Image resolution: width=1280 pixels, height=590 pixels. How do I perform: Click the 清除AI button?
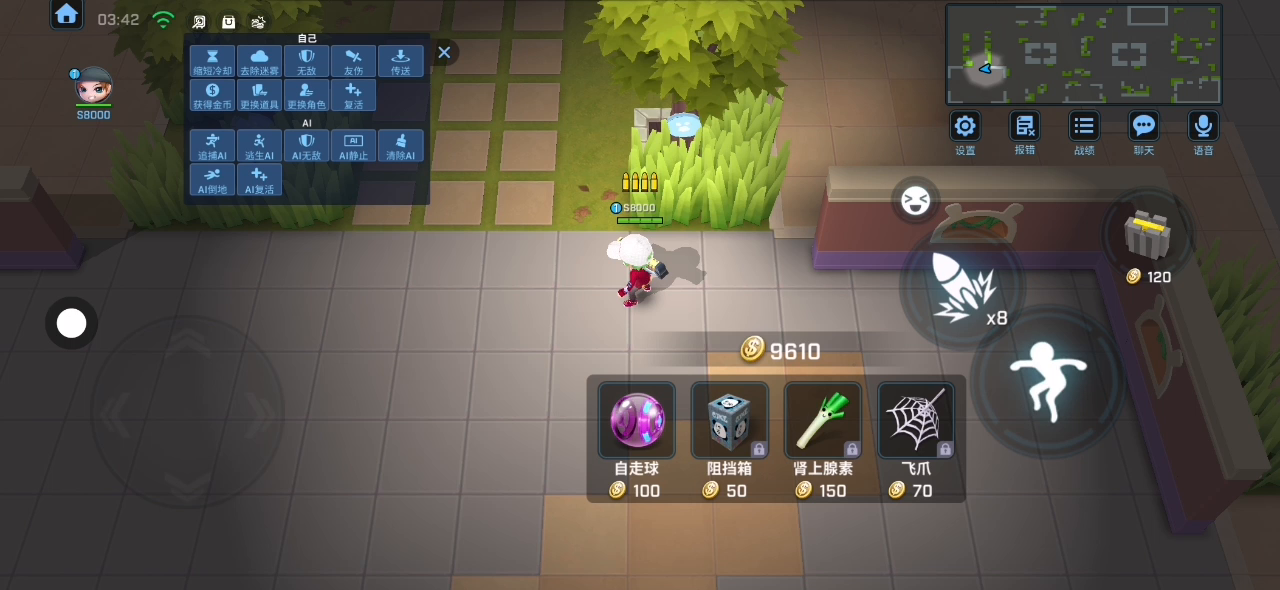pos(401,146)
